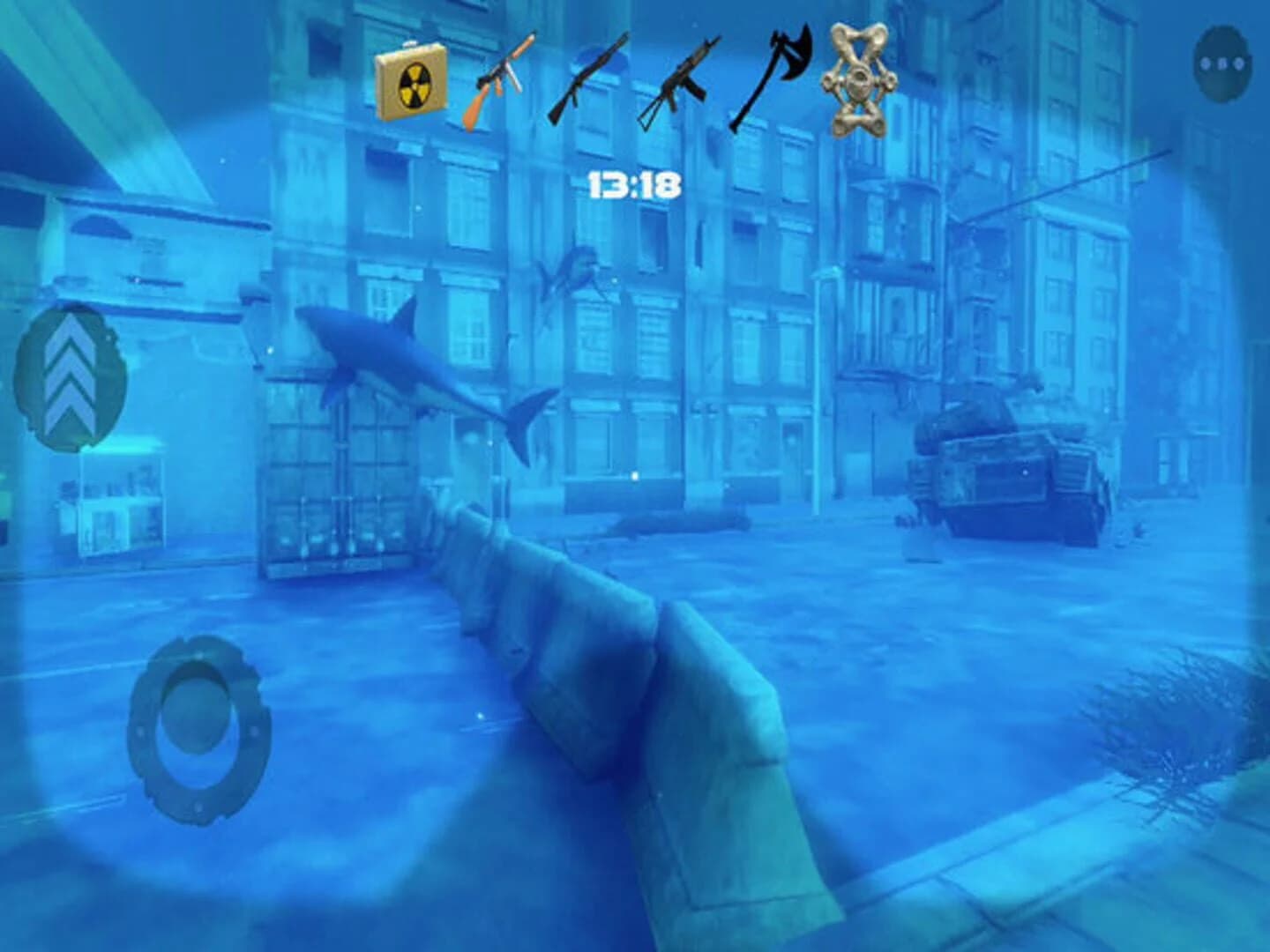The height and width of the screenshot is (952, 1270).
Task: Select the nuclear briefcase item slot
Action: pos(411,79)
